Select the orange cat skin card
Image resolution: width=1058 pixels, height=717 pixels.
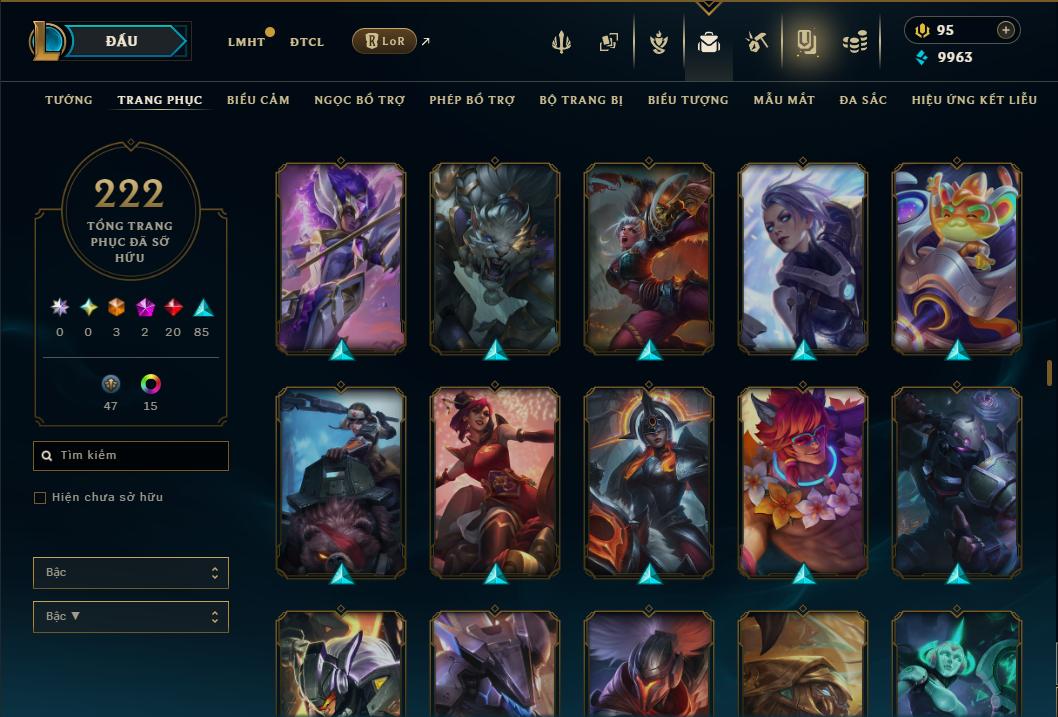point(957,257)
